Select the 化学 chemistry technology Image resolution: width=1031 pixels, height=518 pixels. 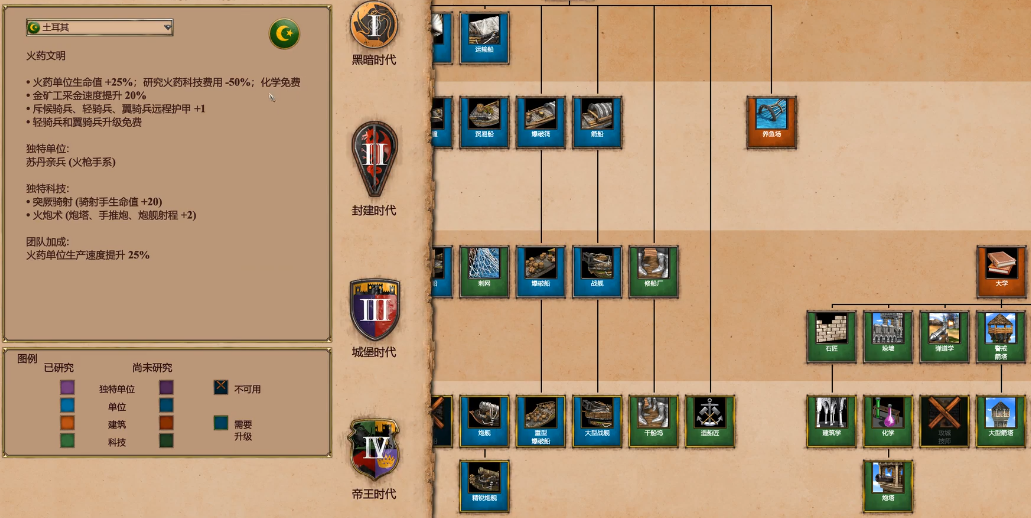coord(888,420)
